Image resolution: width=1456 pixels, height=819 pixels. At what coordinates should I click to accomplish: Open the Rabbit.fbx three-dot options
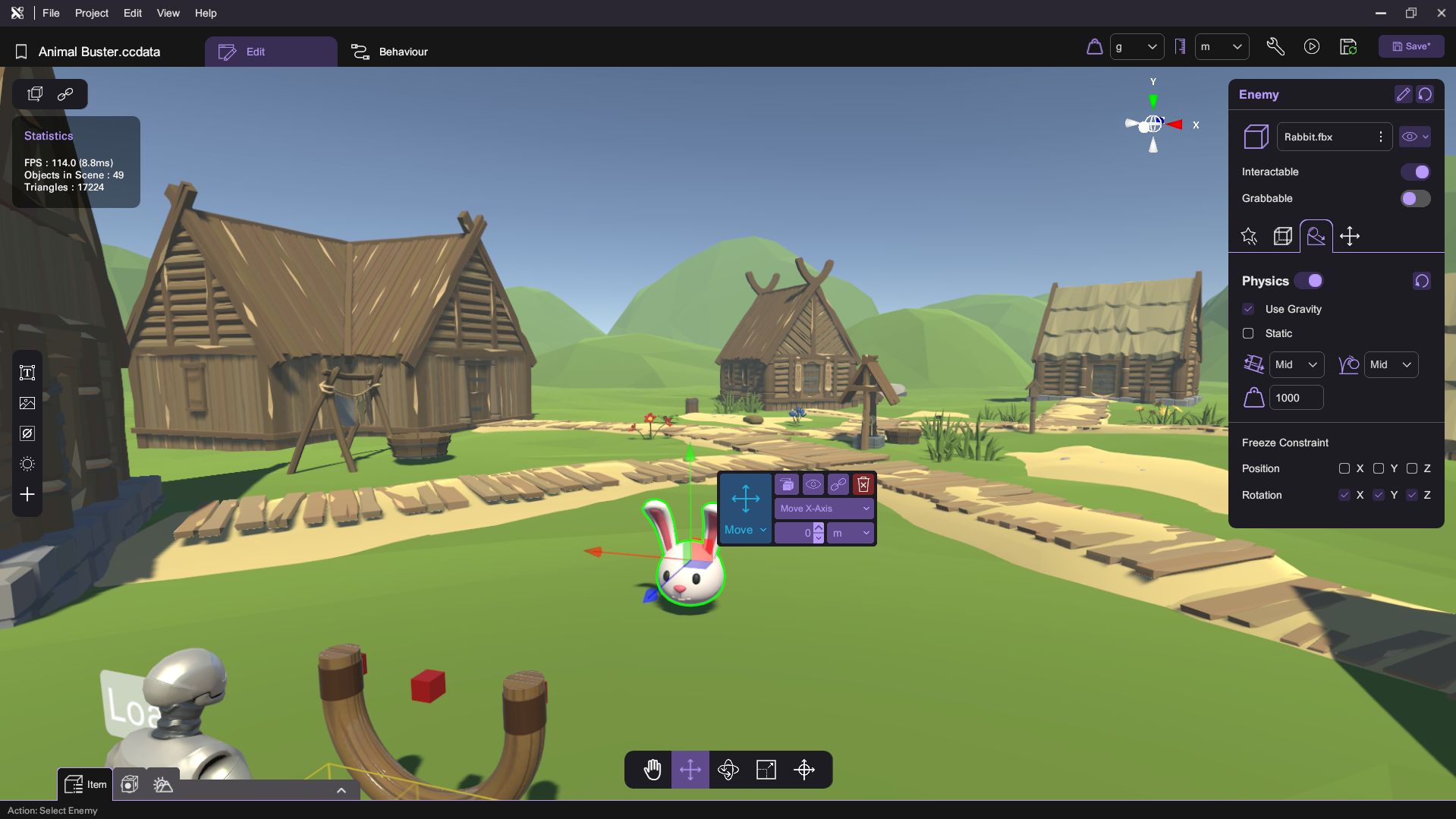pos(1380,137)
